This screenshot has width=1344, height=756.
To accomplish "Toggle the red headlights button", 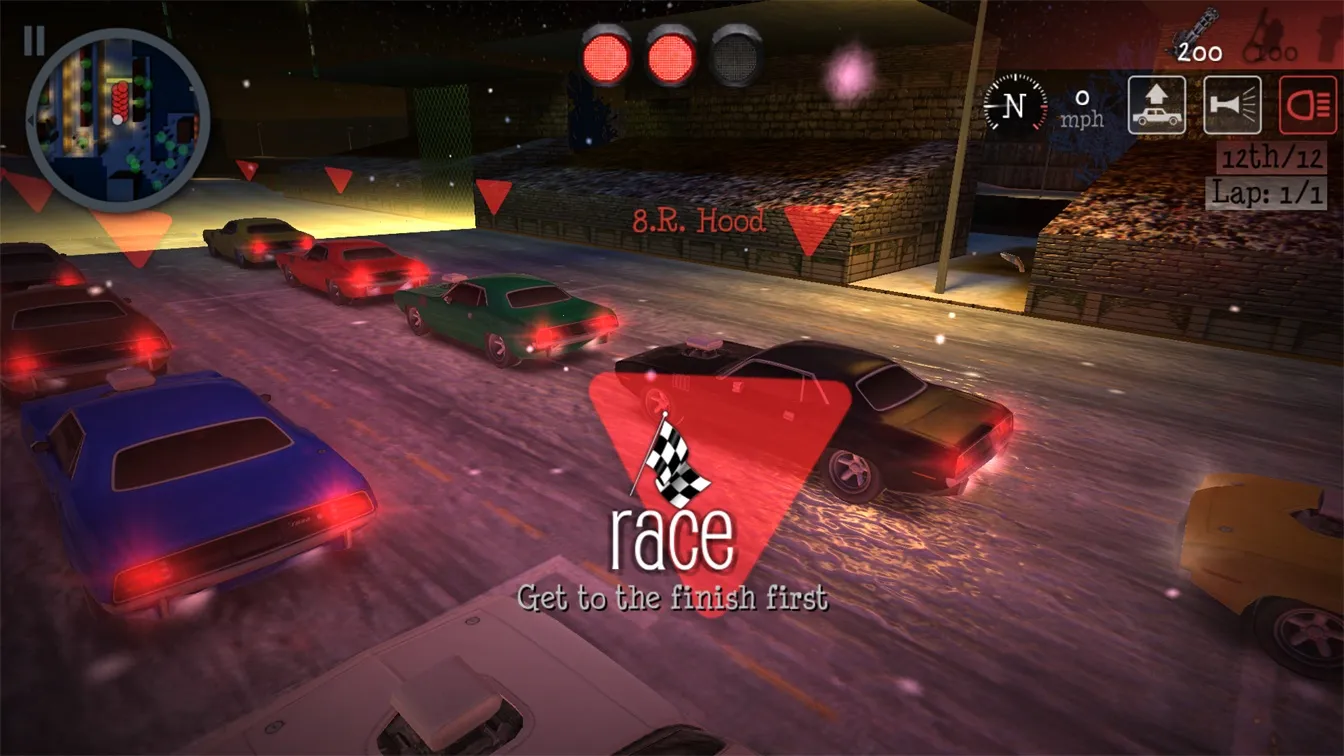I will point(1308,105).
